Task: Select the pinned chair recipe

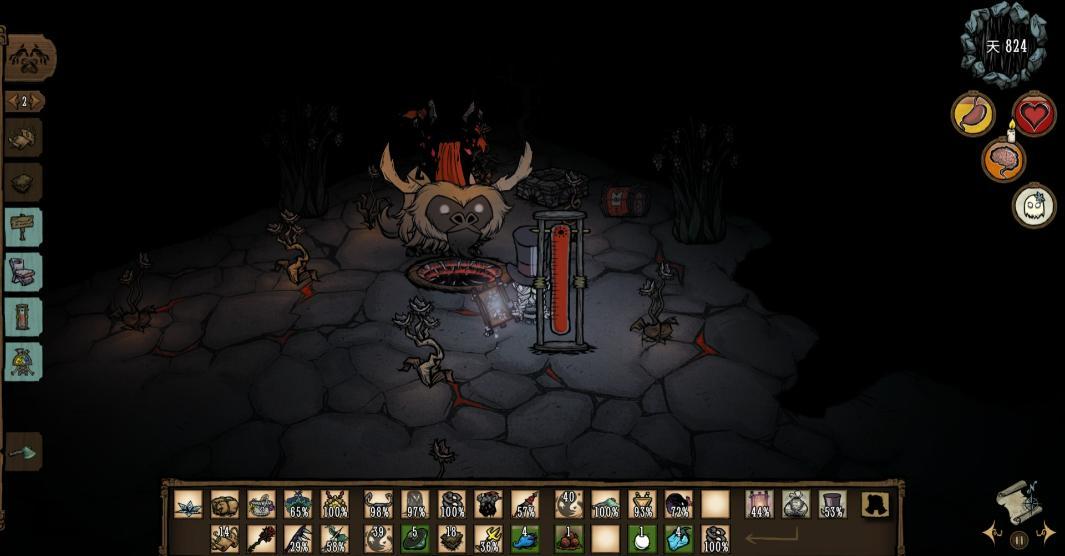Action: 24,272
